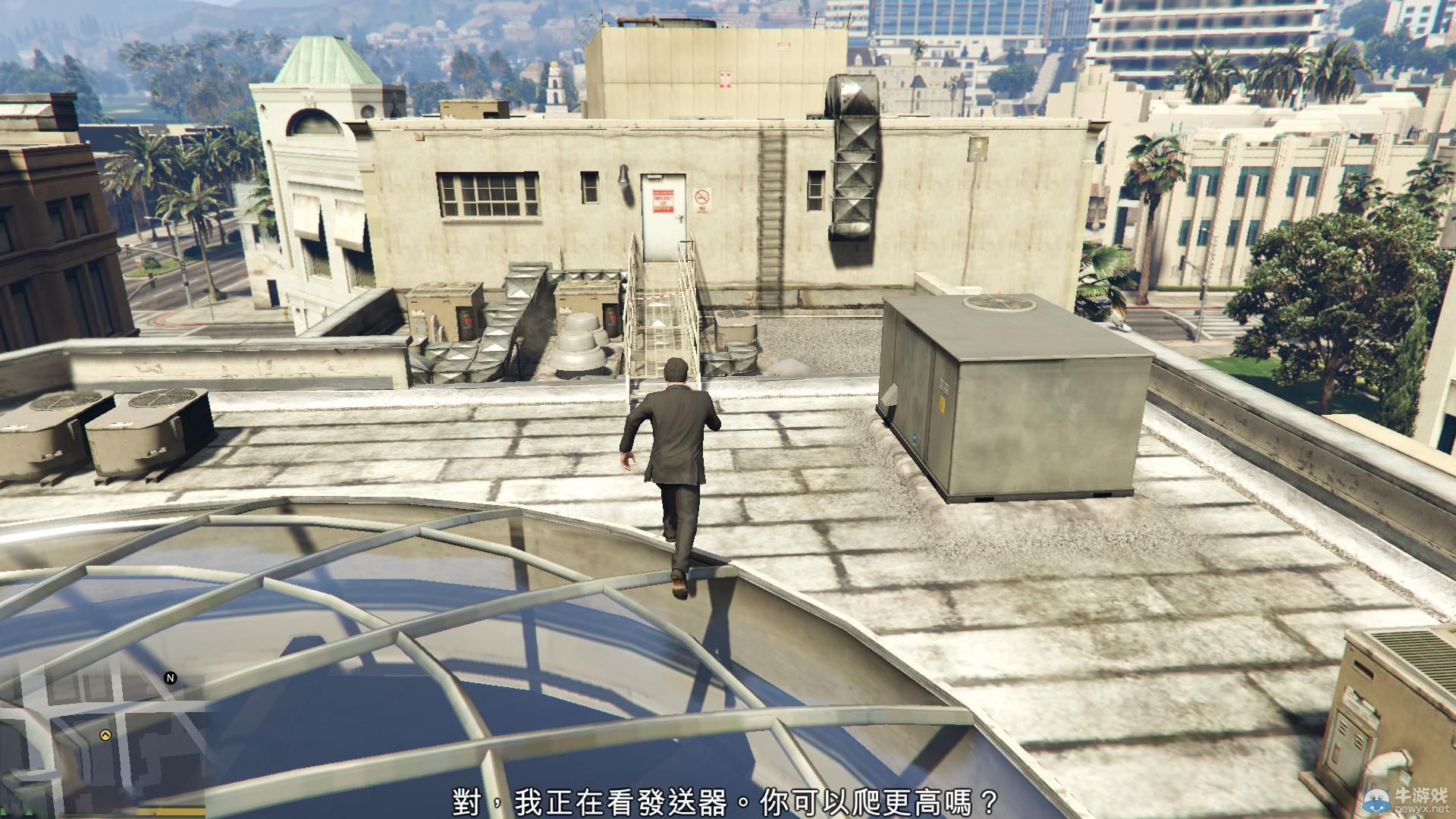Click the newyx.net cow mascot logo
The height and width of the screenshot is (819, 1456).
pos(1376,799)
